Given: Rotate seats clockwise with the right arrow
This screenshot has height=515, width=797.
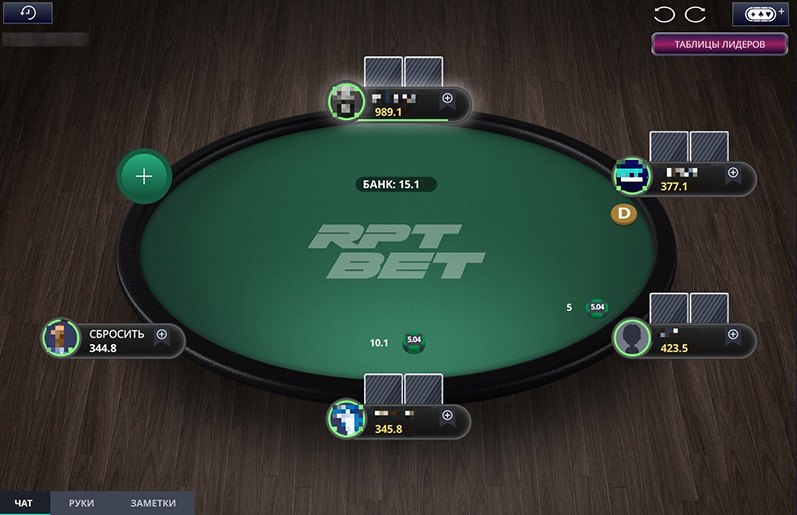Looking at the screenshot, I should tap(695, 14).
